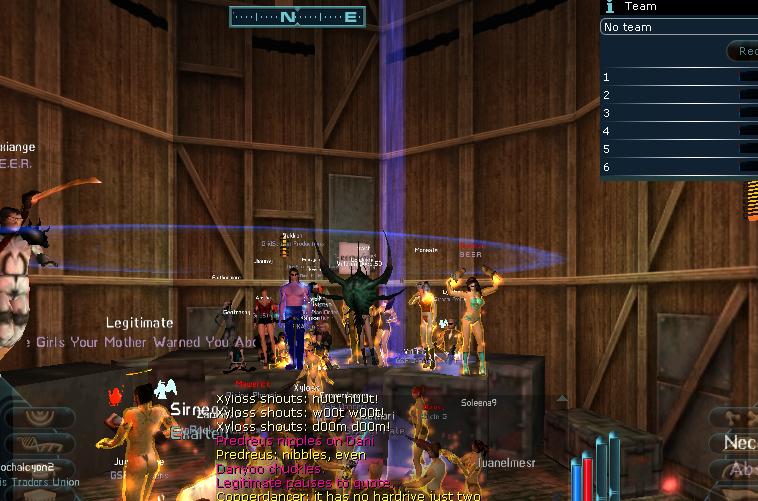758x501 pixels.
Task: Select the "No team" name field
Action: pyautogui.click(x=678, y=27)
